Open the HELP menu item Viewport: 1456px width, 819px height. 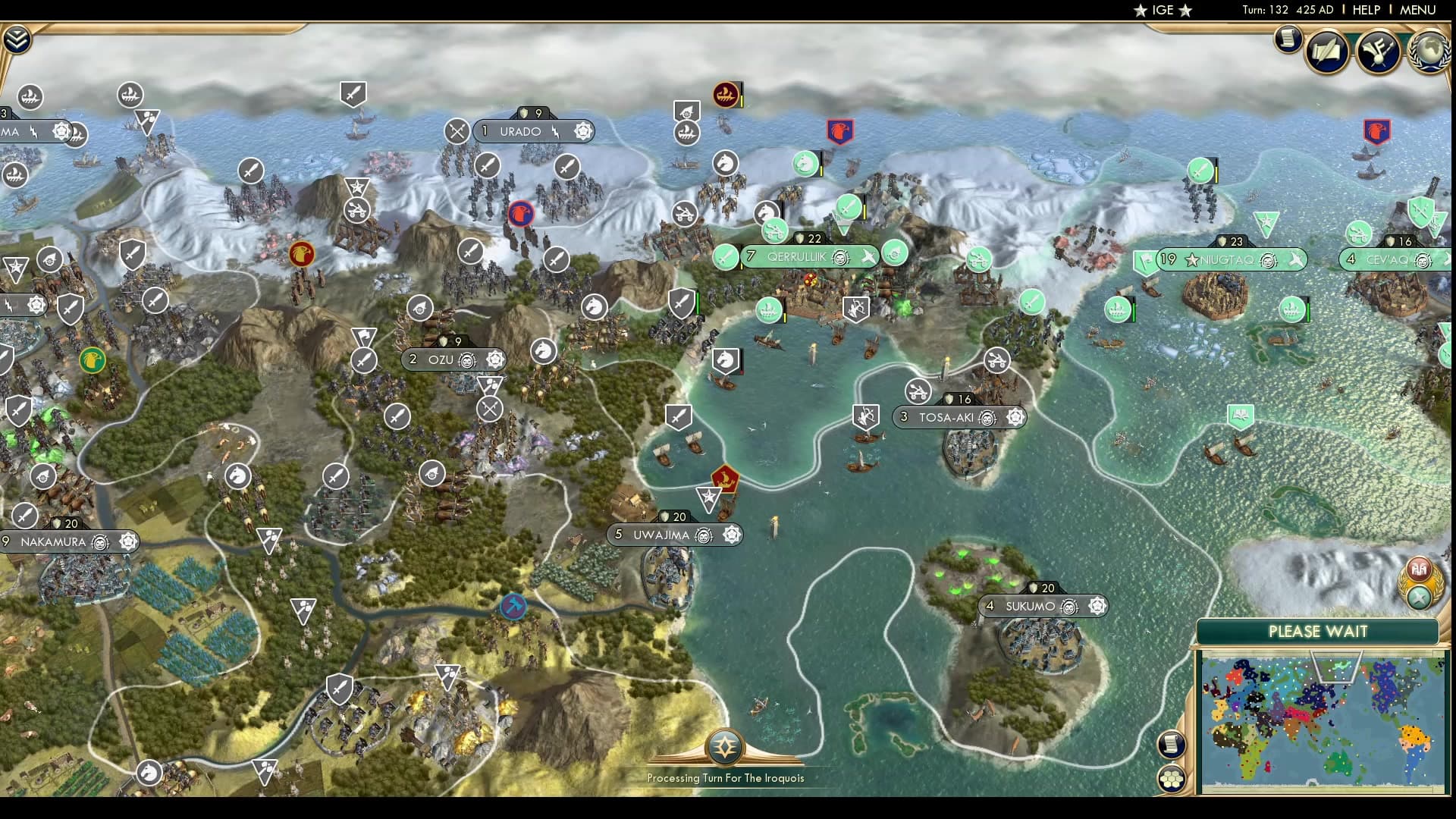pyautogui.click(x=1365, y=11)
